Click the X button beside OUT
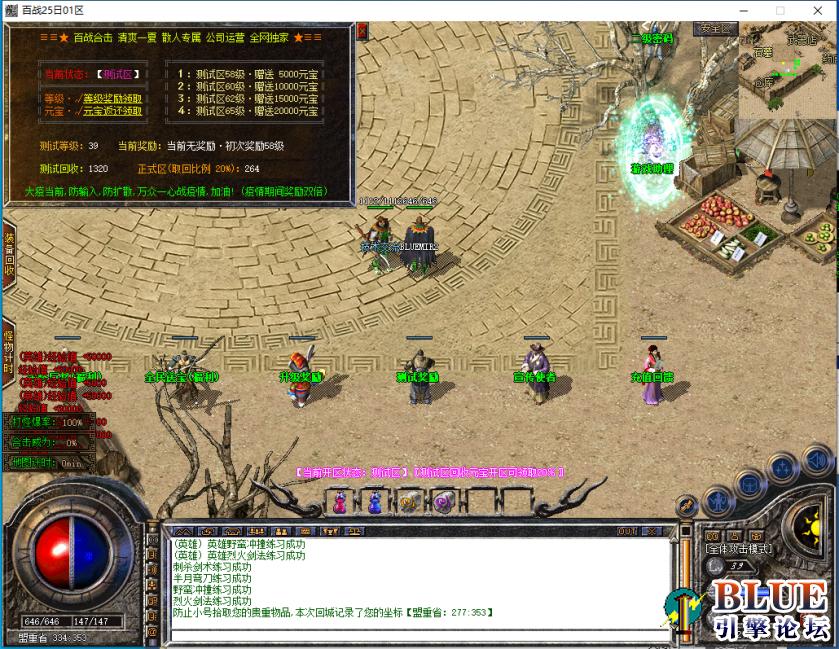This screenshot has height=649, width=839. pyautogui.click(x=655, y=531)
